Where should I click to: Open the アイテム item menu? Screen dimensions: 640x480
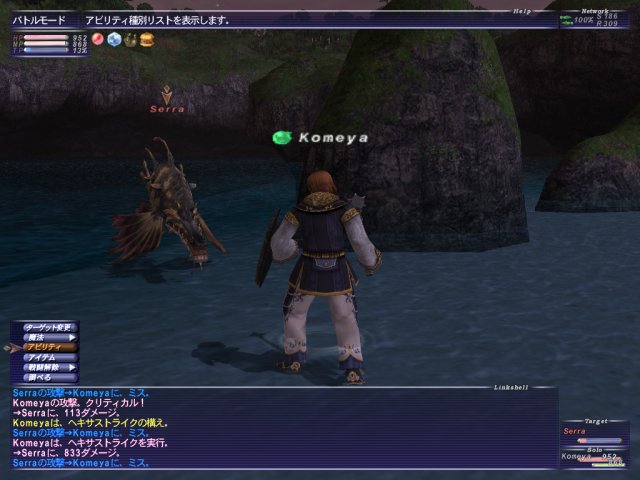point(44,357)
